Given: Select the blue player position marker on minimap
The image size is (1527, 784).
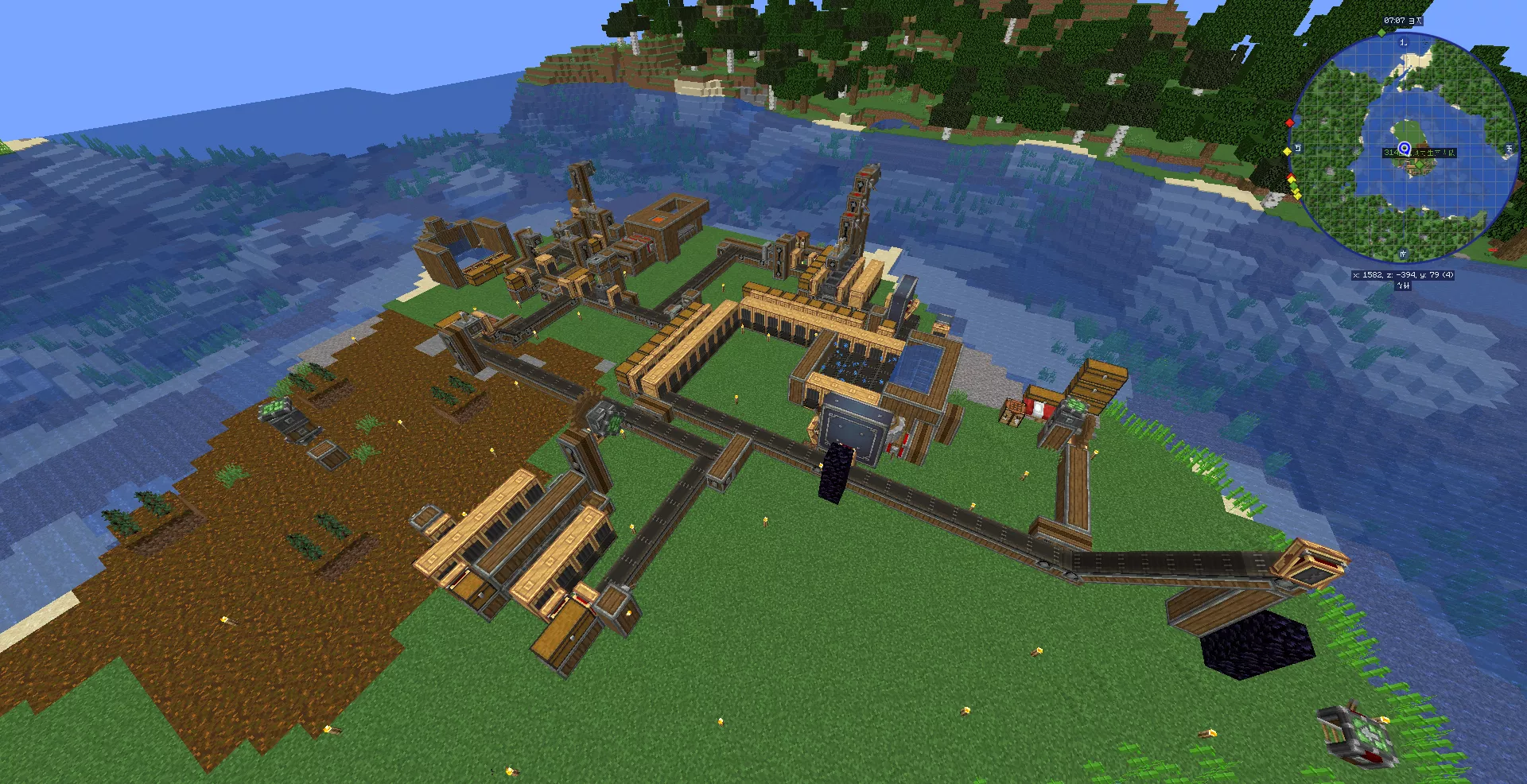Looking at the screenshot, I should point(1405,148).
